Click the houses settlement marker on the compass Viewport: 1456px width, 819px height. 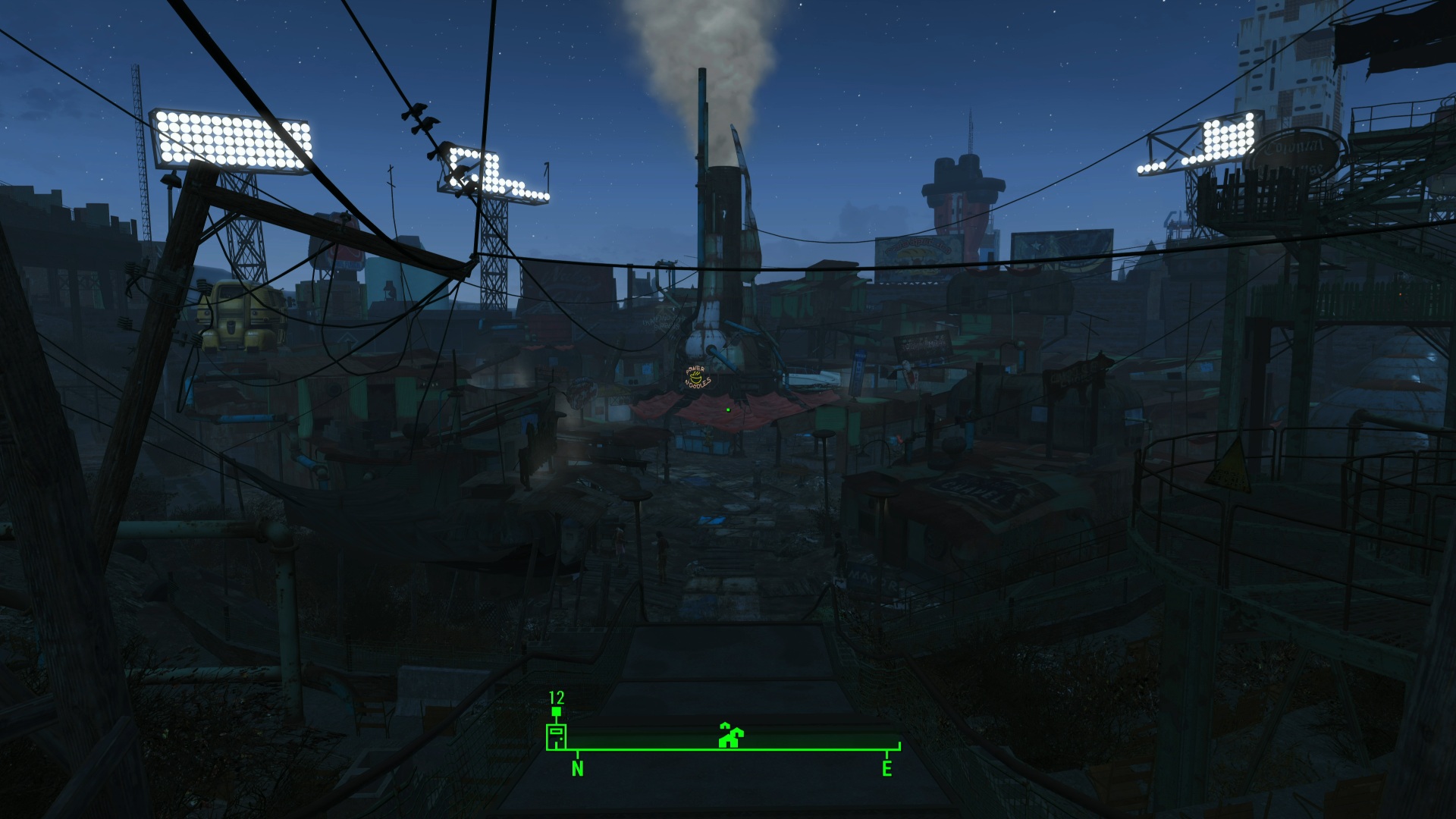(x=730, y=736)
